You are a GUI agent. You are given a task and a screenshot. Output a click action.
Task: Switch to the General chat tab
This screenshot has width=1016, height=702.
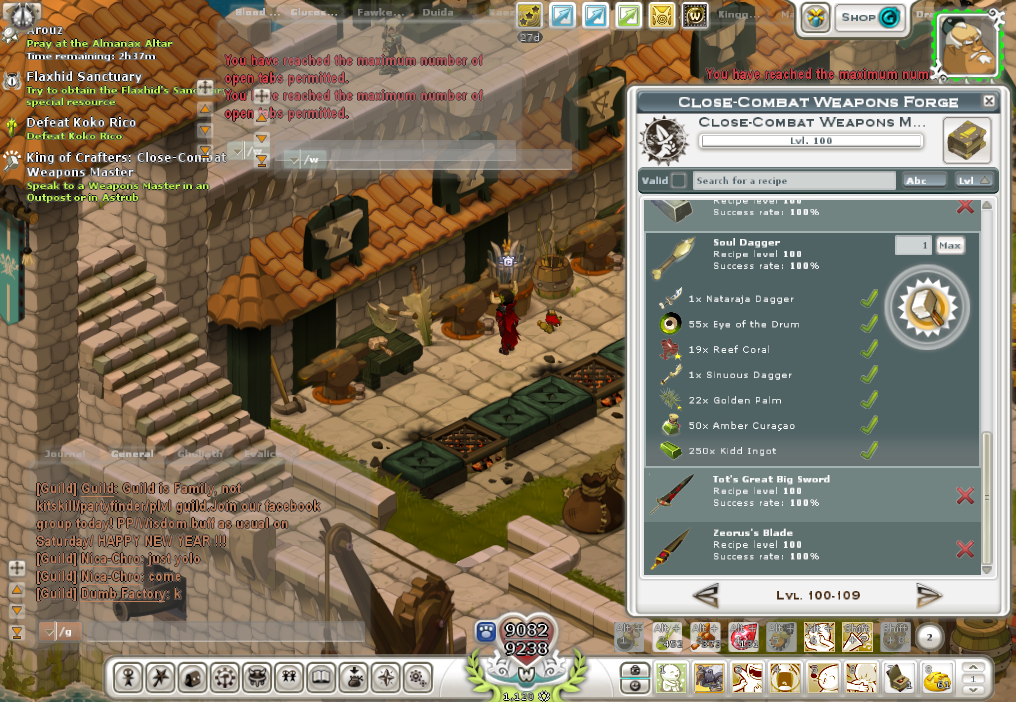pos(132,454)
